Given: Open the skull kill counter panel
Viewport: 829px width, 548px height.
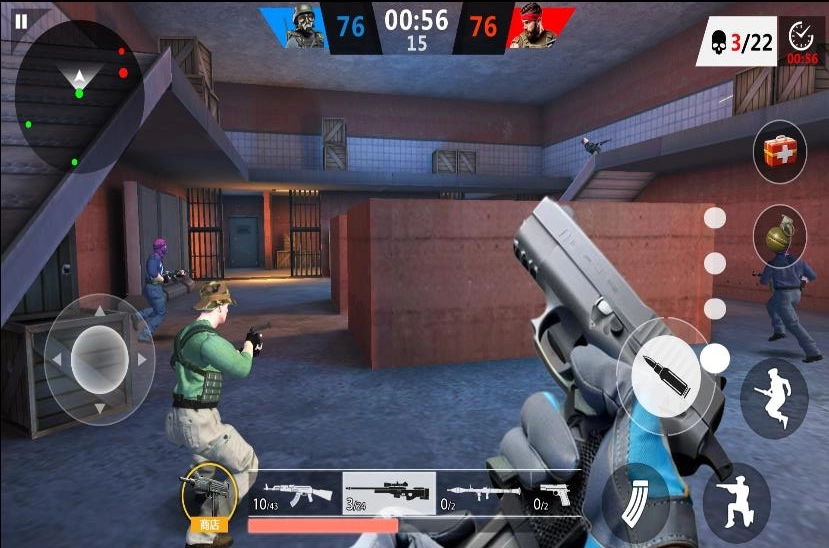Looking at the screenshot, I should [x=736, y=42].
